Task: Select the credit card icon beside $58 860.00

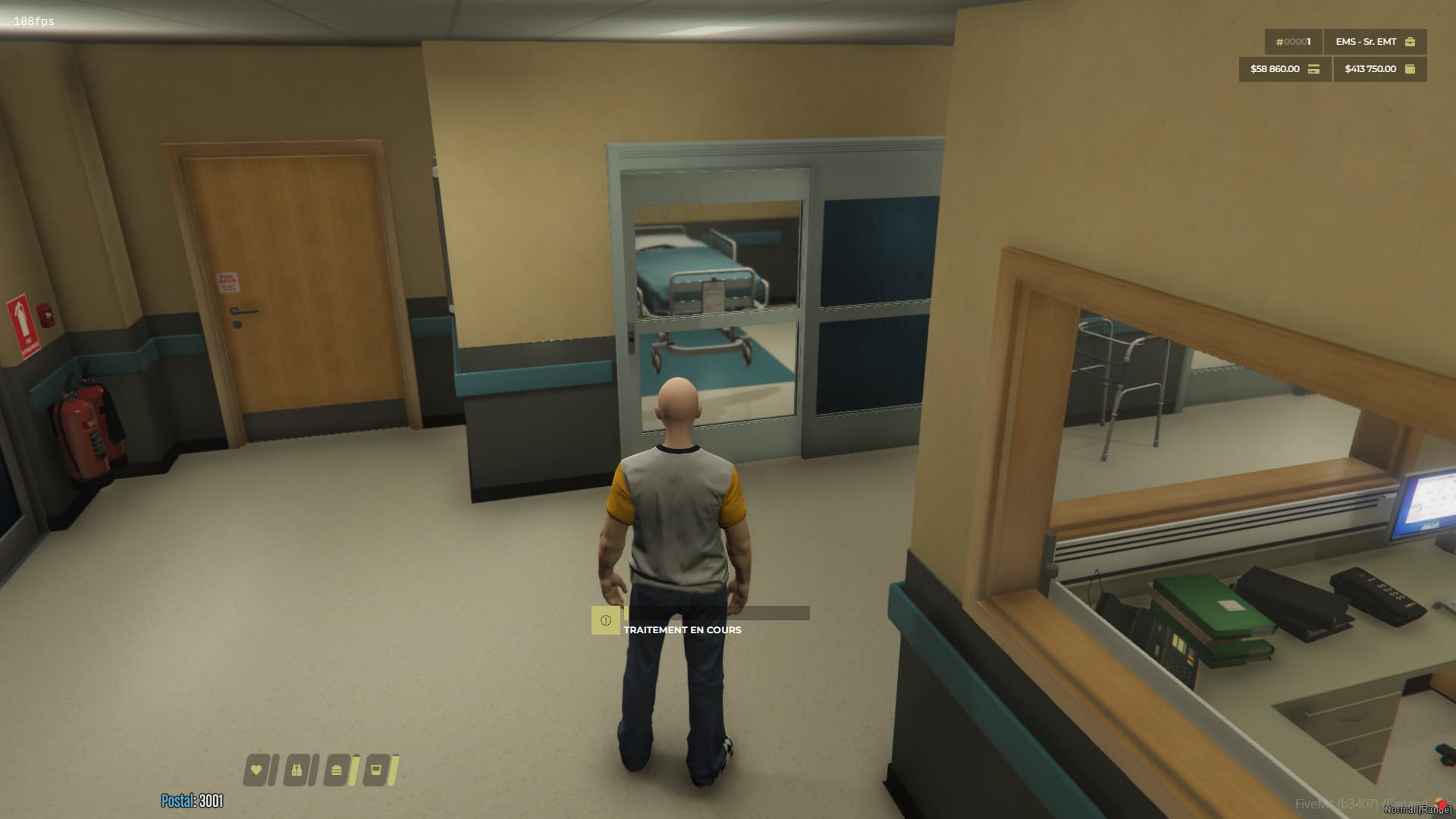Action: pos(1314,70)
